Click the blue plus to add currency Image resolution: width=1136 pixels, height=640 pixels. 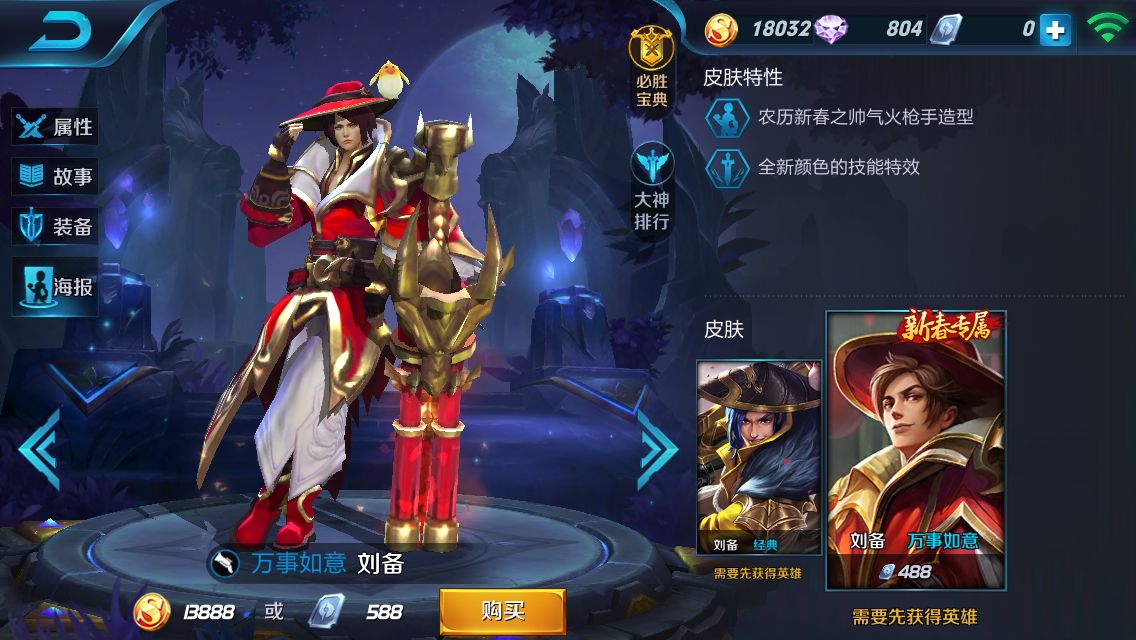point(1054,30)
